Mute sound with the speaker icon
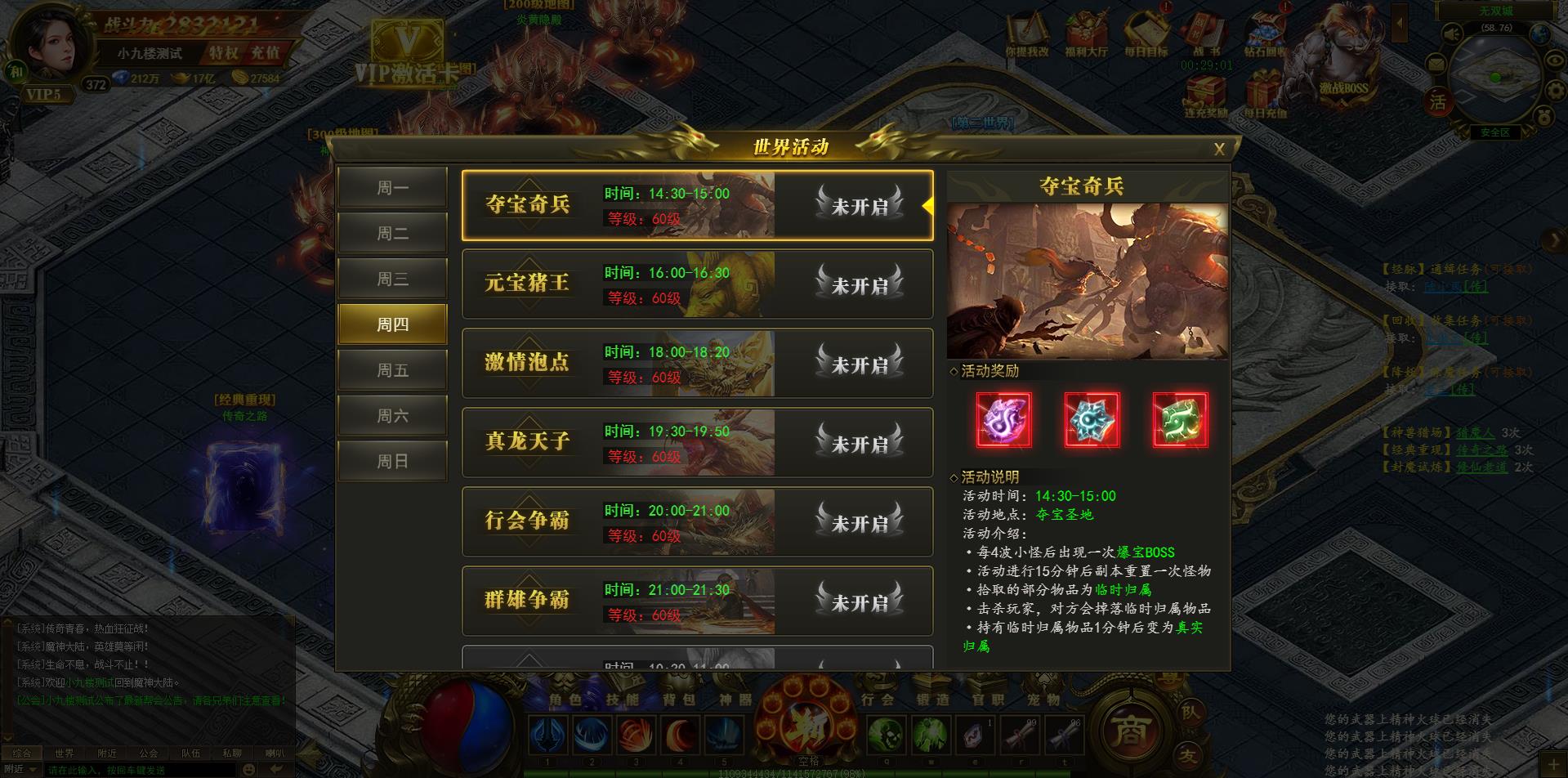 [1451, 34]
